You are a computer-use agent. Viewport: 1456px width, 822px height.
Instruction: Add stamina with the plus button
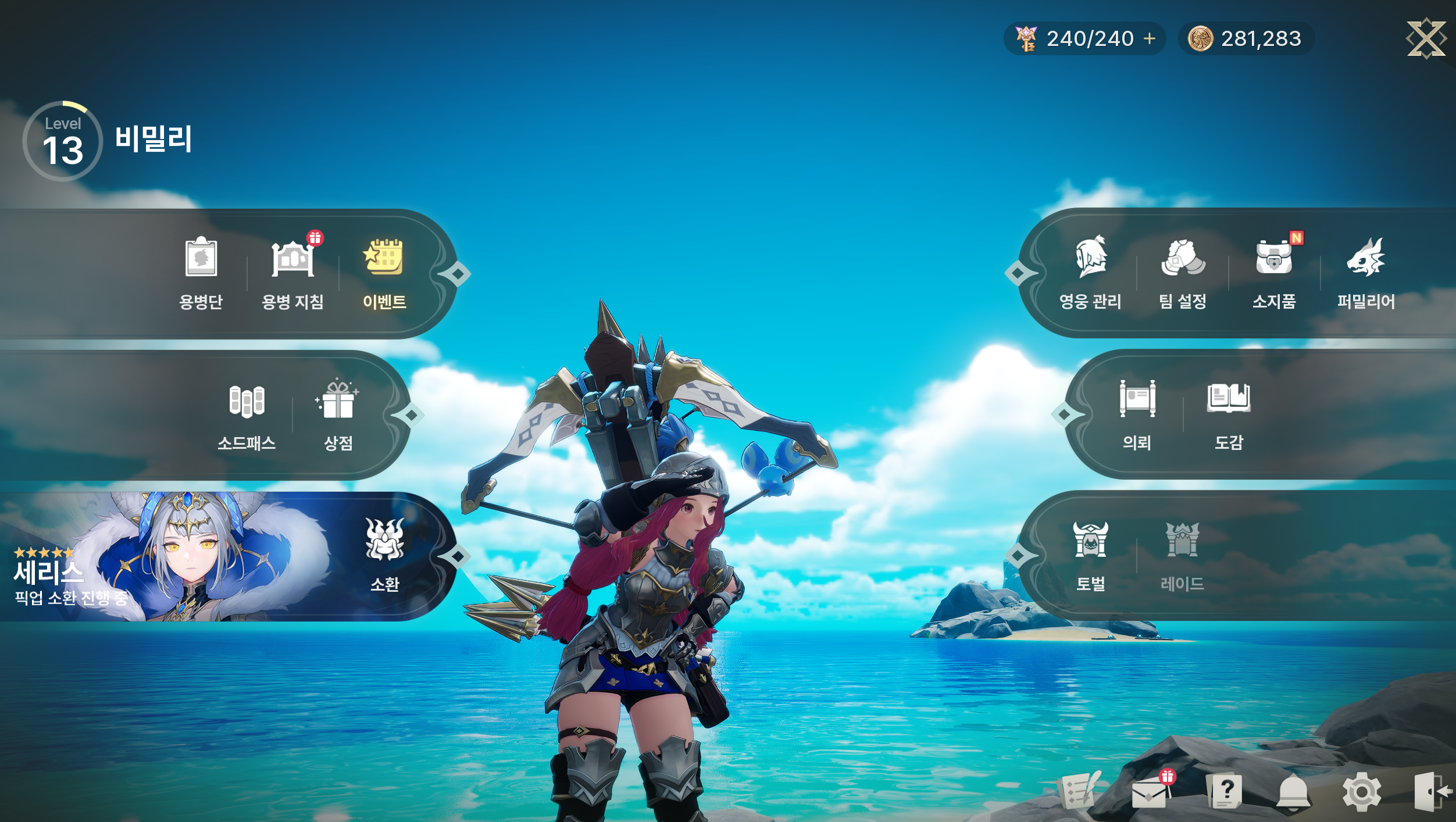(1150, 39)
